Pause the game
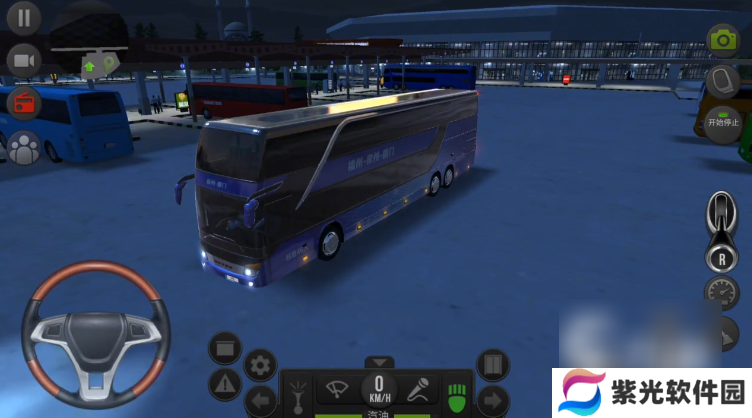This screenshot has width=752, height=418. pyautogui.click(x=24, y=17)
